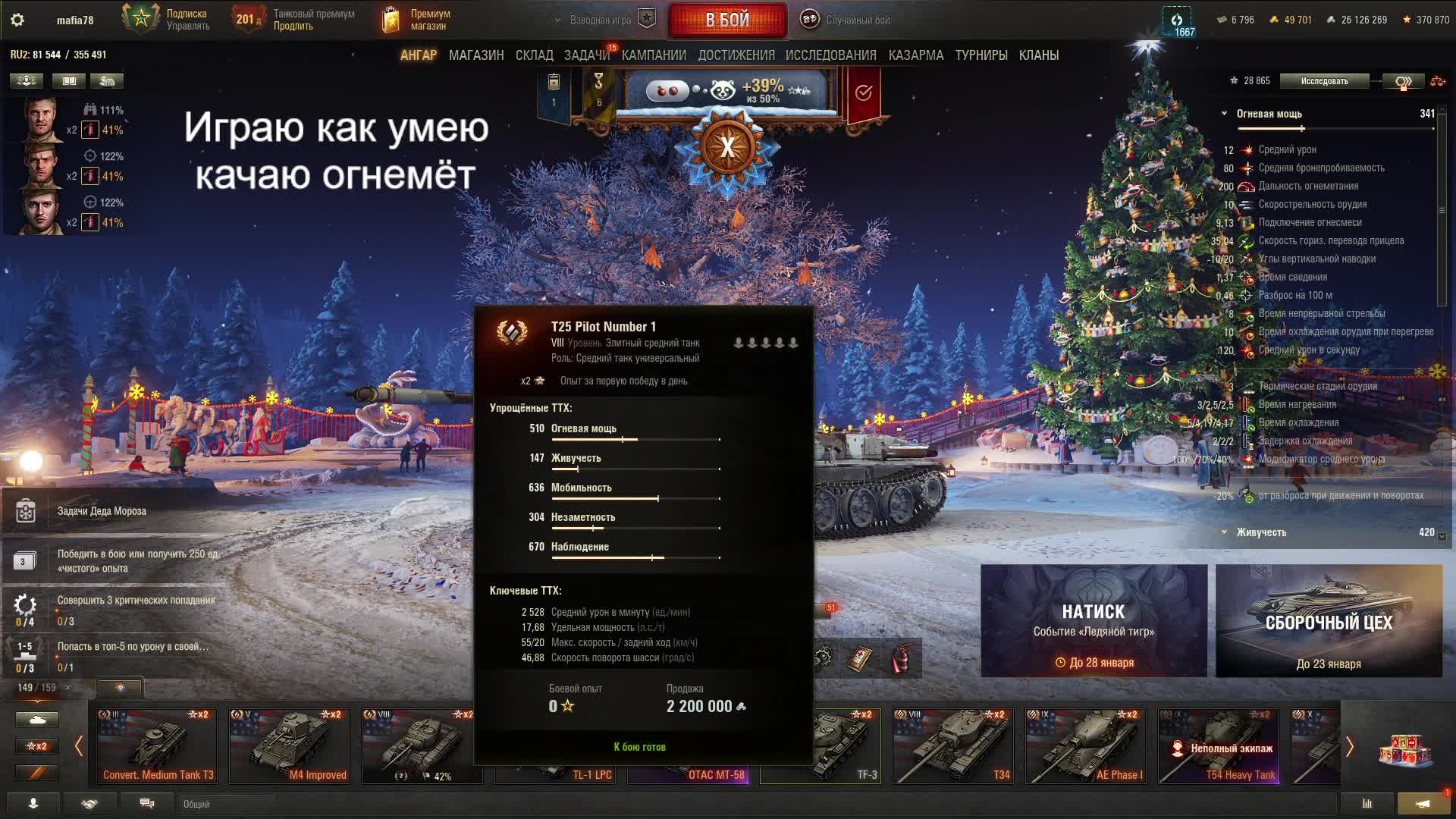Select the M4 Improved tank
1456x819 pixels.
(x=290, y=745)
